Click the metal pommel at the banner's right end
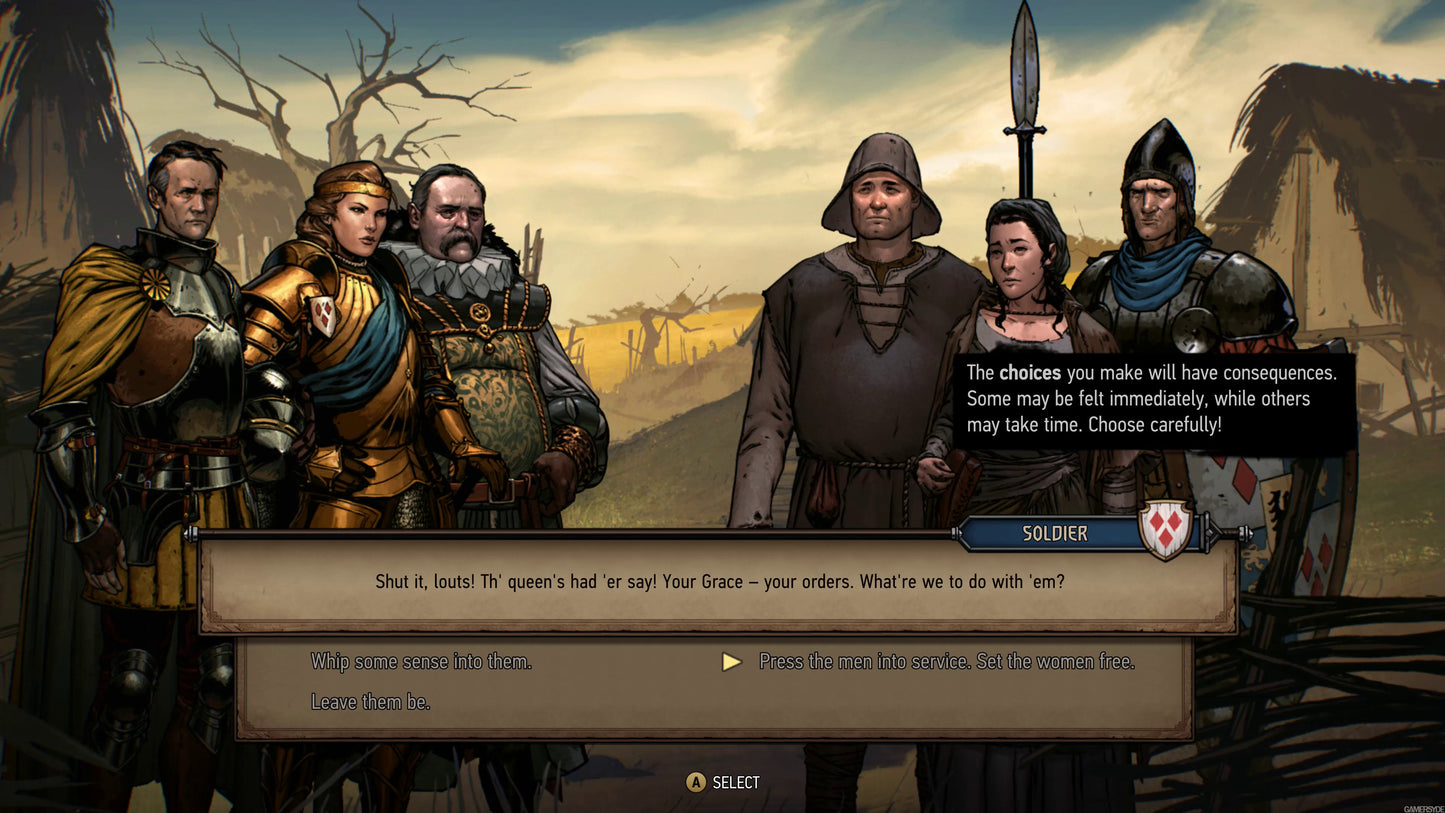Image resolution: width=1445 pixels, height=813 pixels. pyautogui.click(x=1246, y=533)
